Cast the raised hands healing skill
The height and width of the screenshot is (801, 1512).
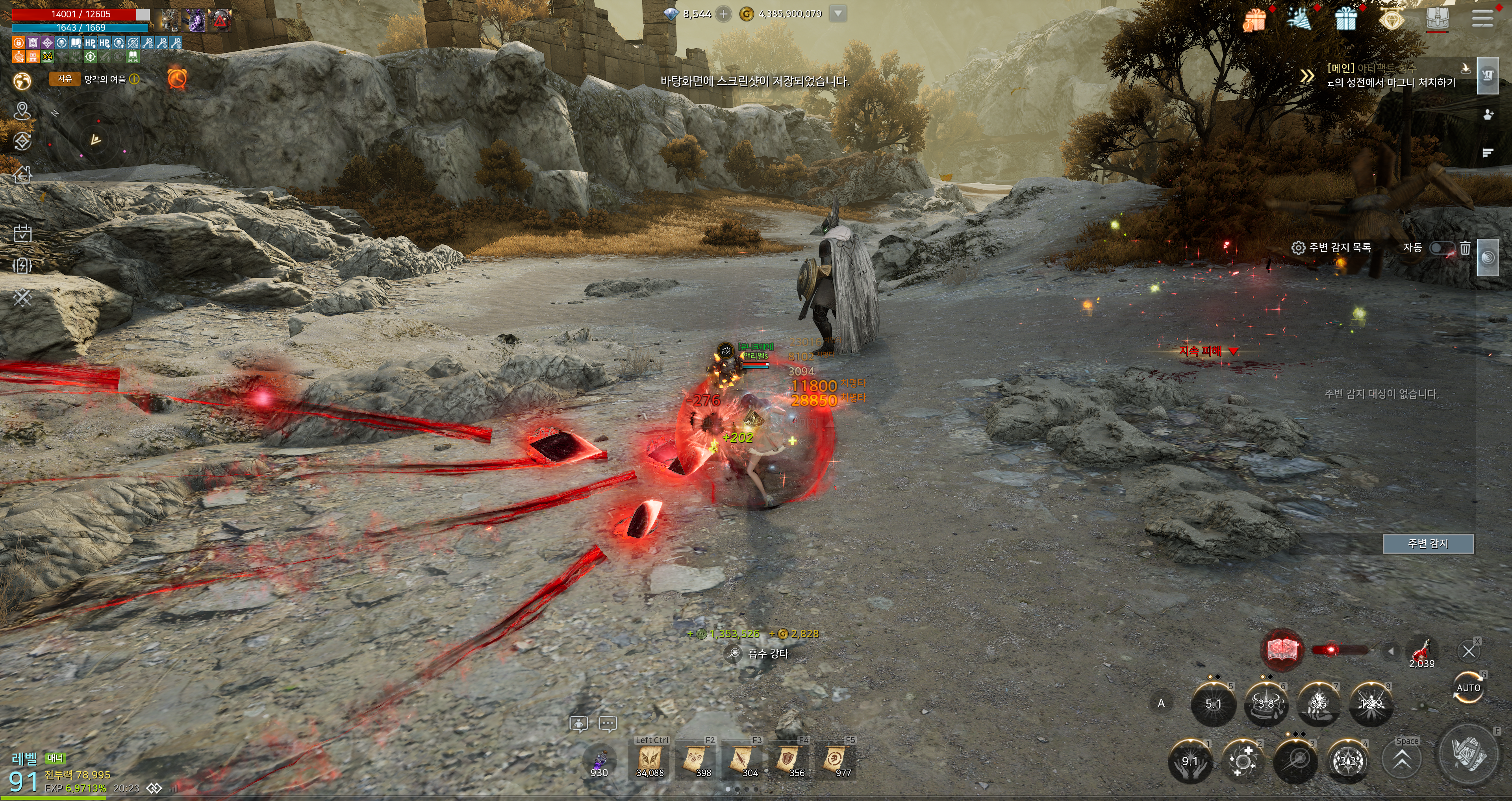click(1190, 761)
